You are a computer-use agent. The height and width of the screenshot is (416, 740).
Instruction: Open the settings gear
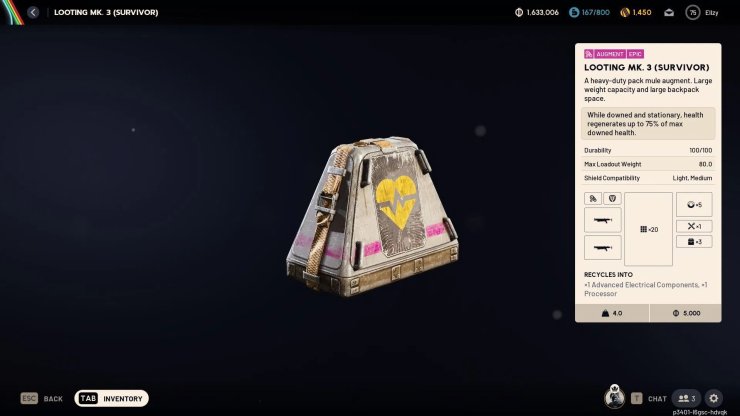coord(713,398)
